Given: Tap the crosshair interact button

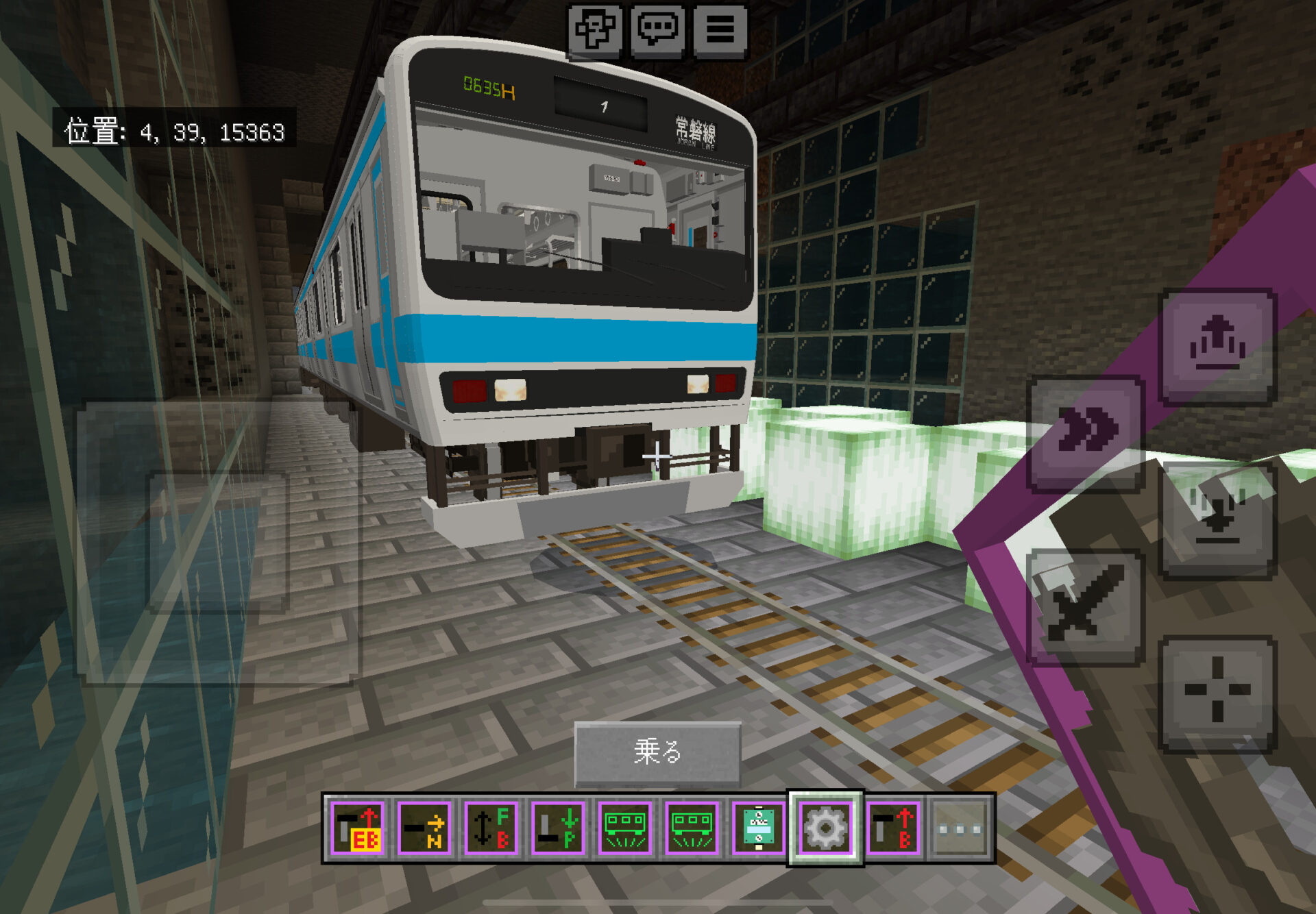Looking at the screenshot, I should (x=1217, y=692).
